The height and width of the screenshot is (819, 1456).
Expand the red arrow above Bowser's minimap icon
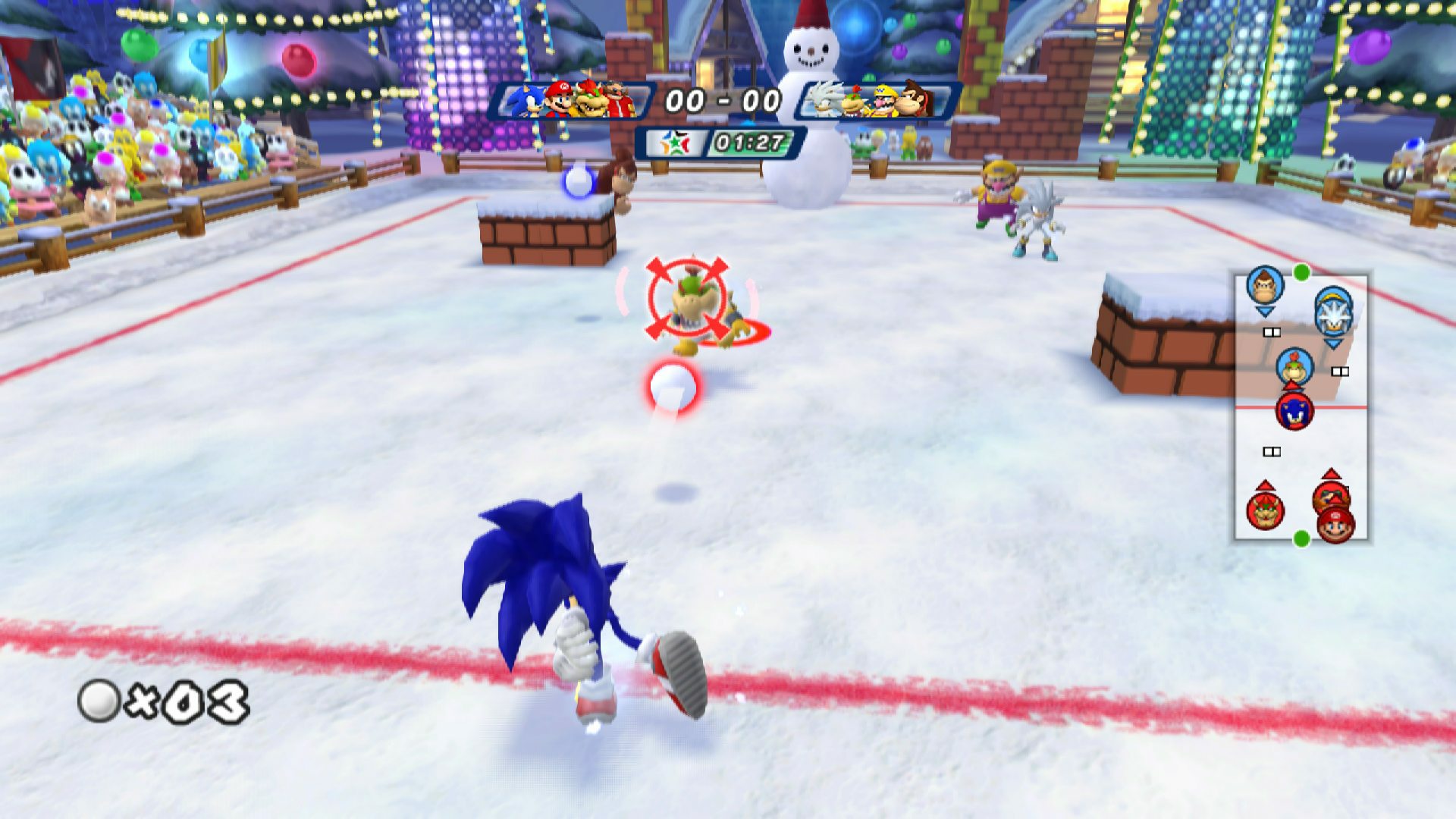1266,485
